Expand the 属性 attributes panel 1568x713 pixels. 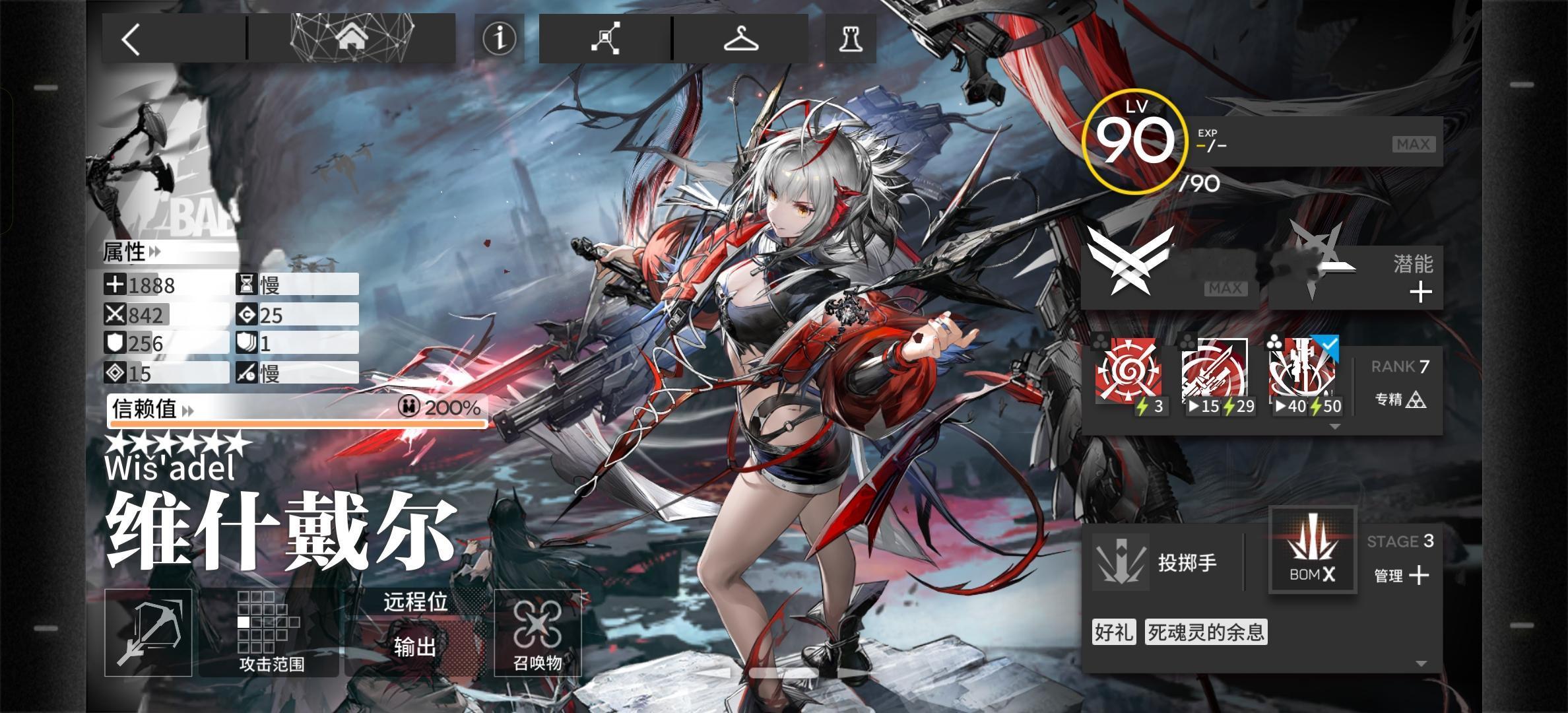pos(133,252)
